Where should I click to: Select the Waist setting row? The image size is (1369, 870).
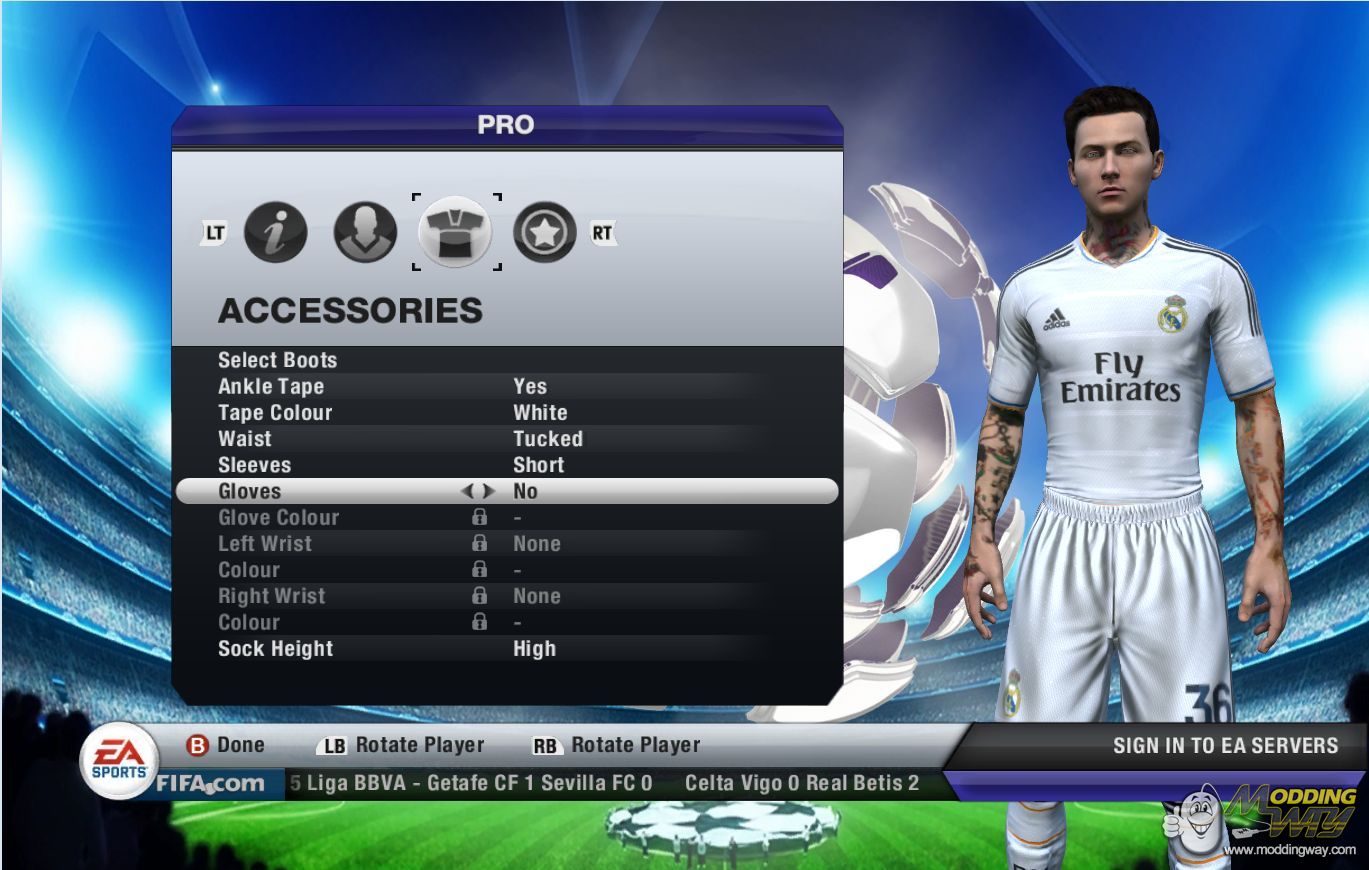(x=245, y=438)
